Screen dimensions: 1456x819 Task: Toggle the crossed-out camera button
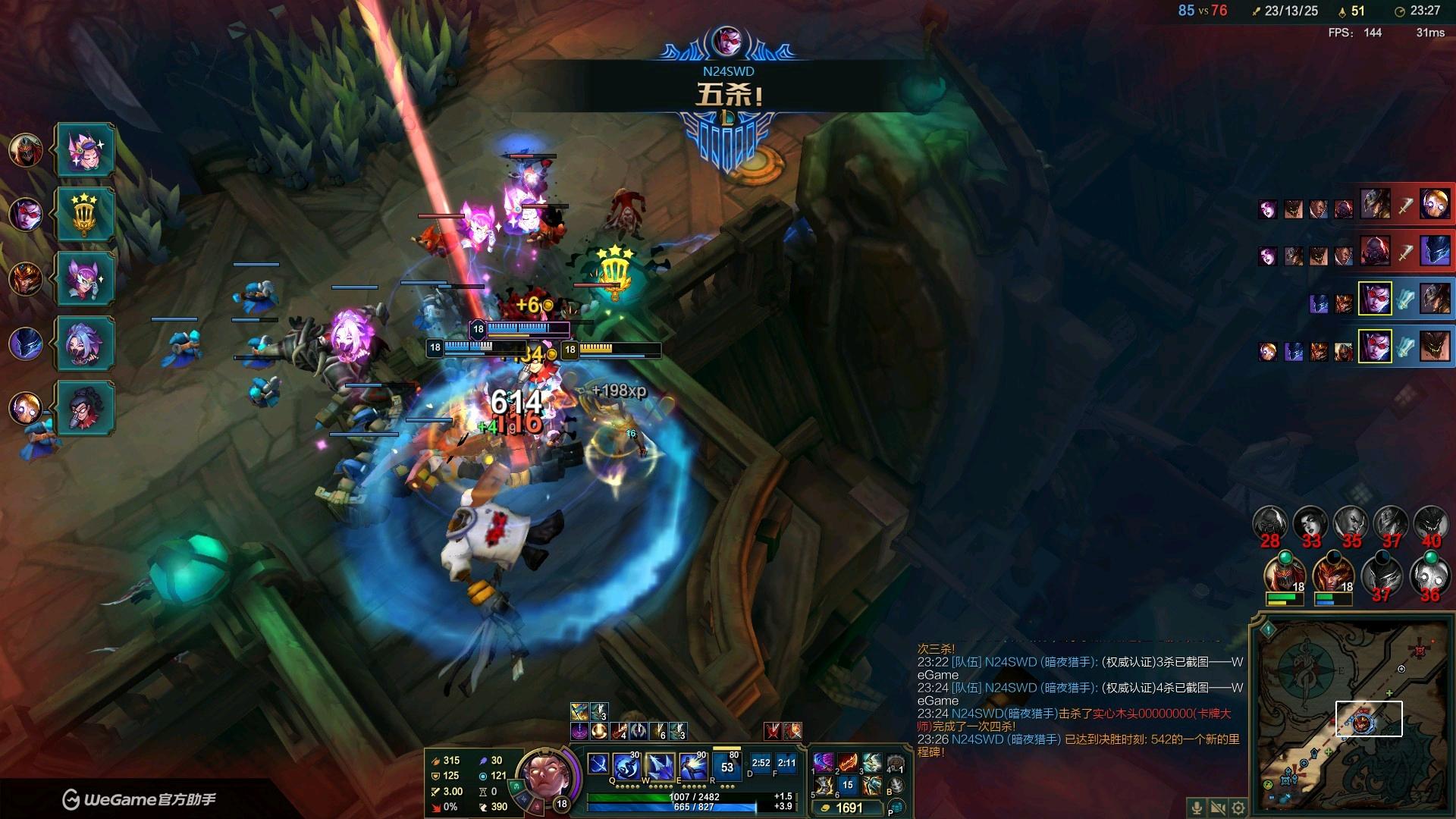point(1218,808)
